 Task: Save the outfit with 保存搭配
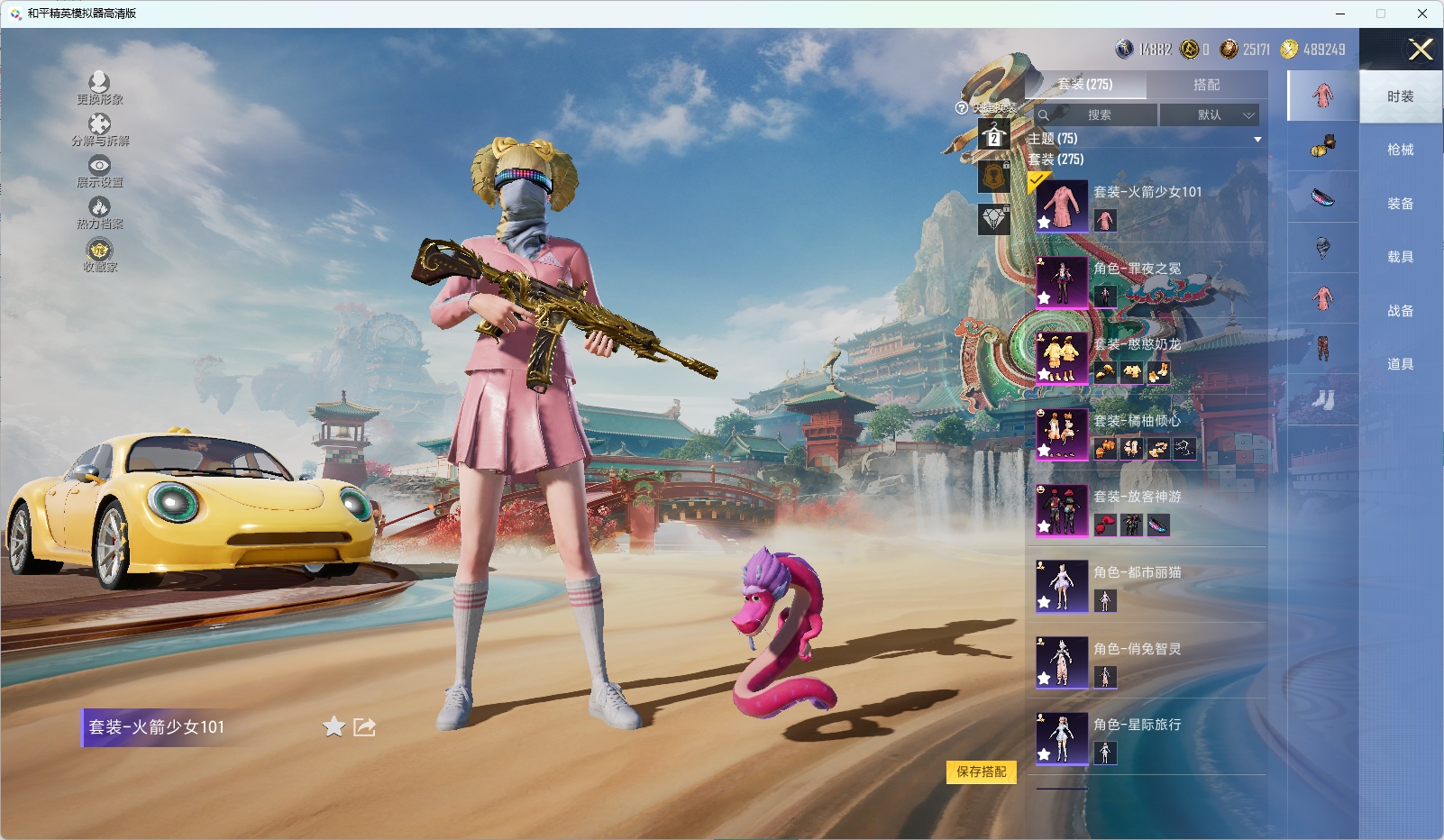[981, 772]
